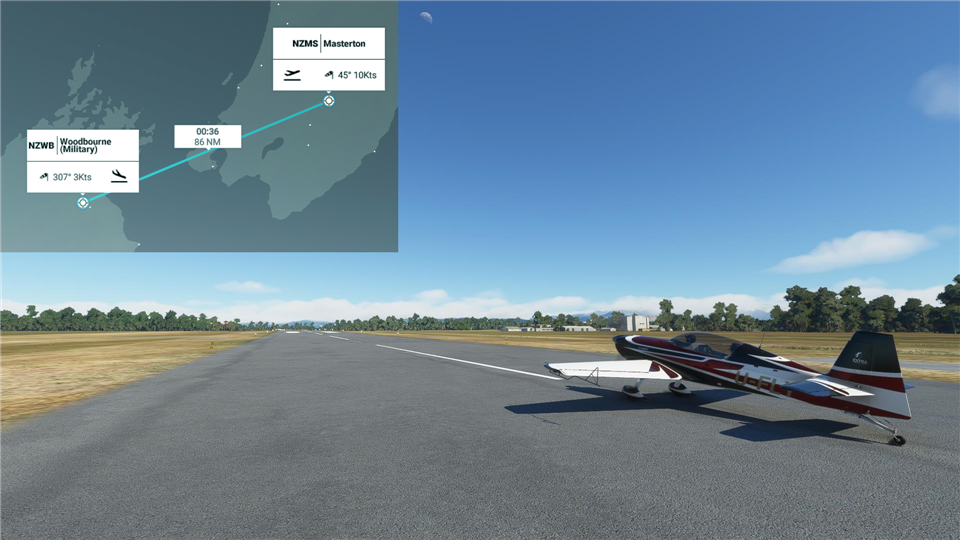Select the NZWB Woodbourne arrival card
The width and height of the screenshot is (960, 540).
coord(83,160)
